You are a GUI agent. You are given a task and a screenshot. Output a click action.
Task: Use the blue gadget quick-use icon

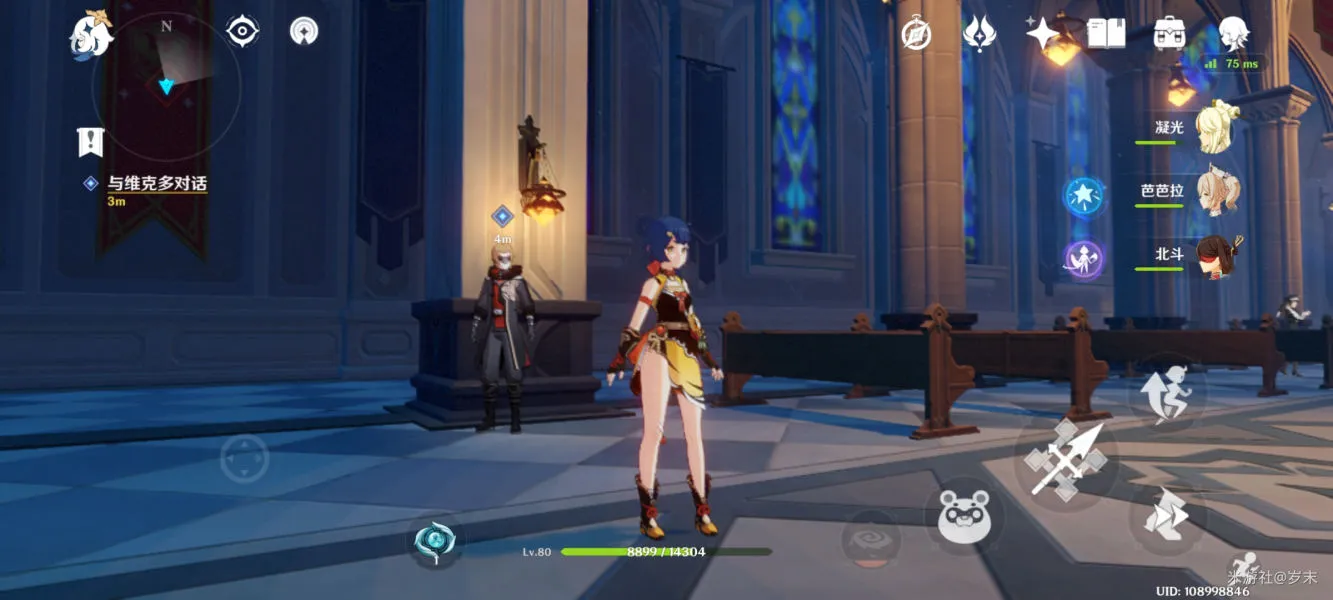point(436,540)
